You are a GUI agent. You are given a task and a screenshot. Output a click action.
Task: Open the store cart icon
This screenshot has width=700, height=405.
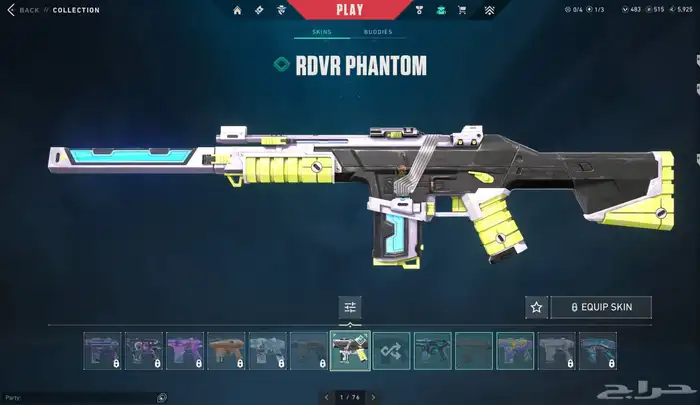coord(462,11)
